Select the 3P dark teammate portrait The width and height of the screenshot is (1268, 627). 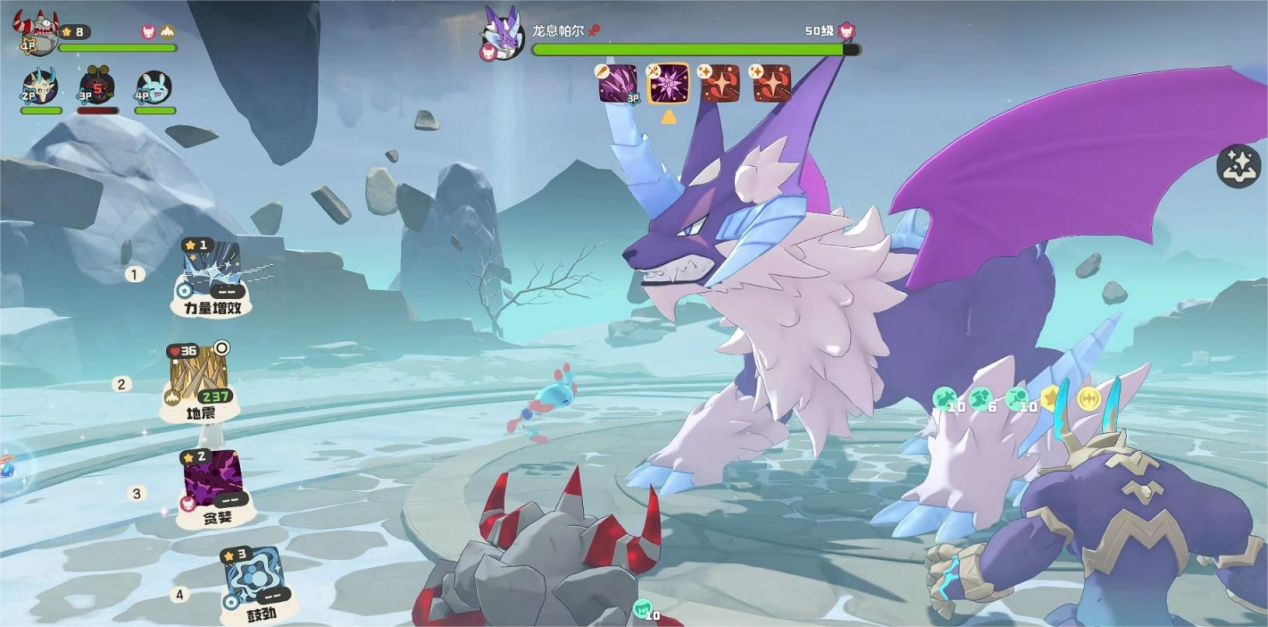[97, 87]
